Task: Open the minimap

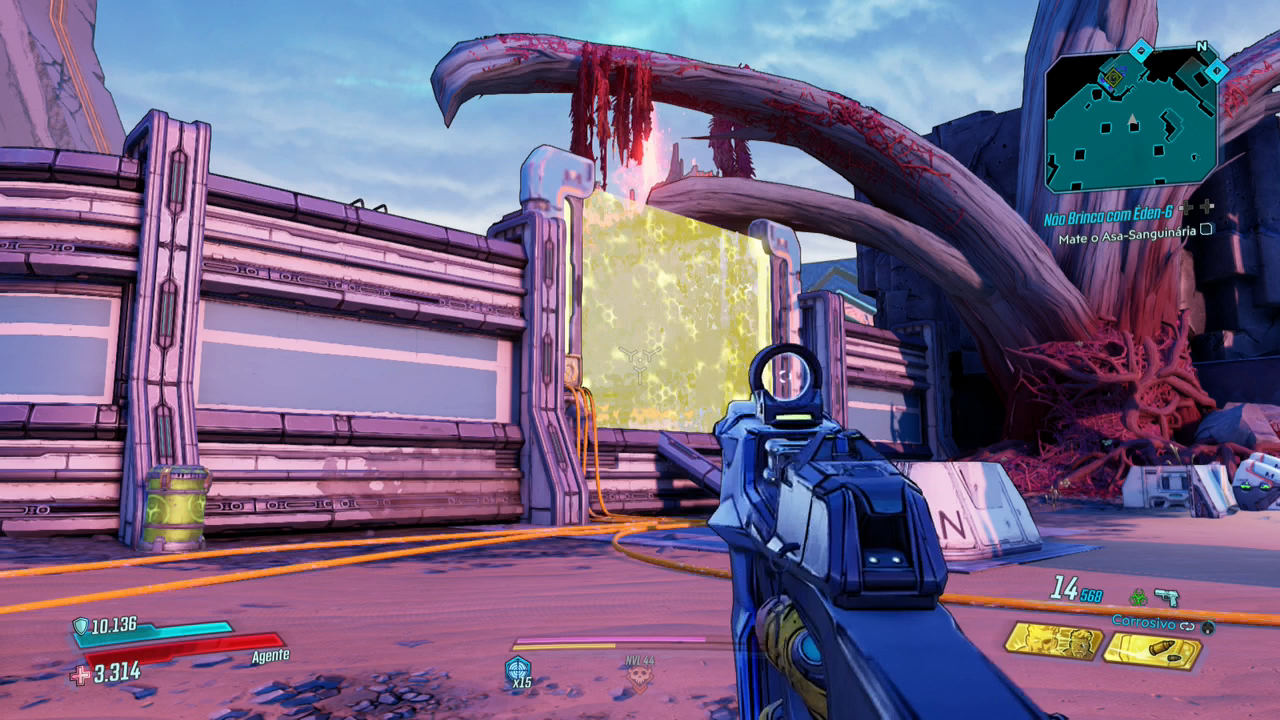Action: click(1131, 121)
